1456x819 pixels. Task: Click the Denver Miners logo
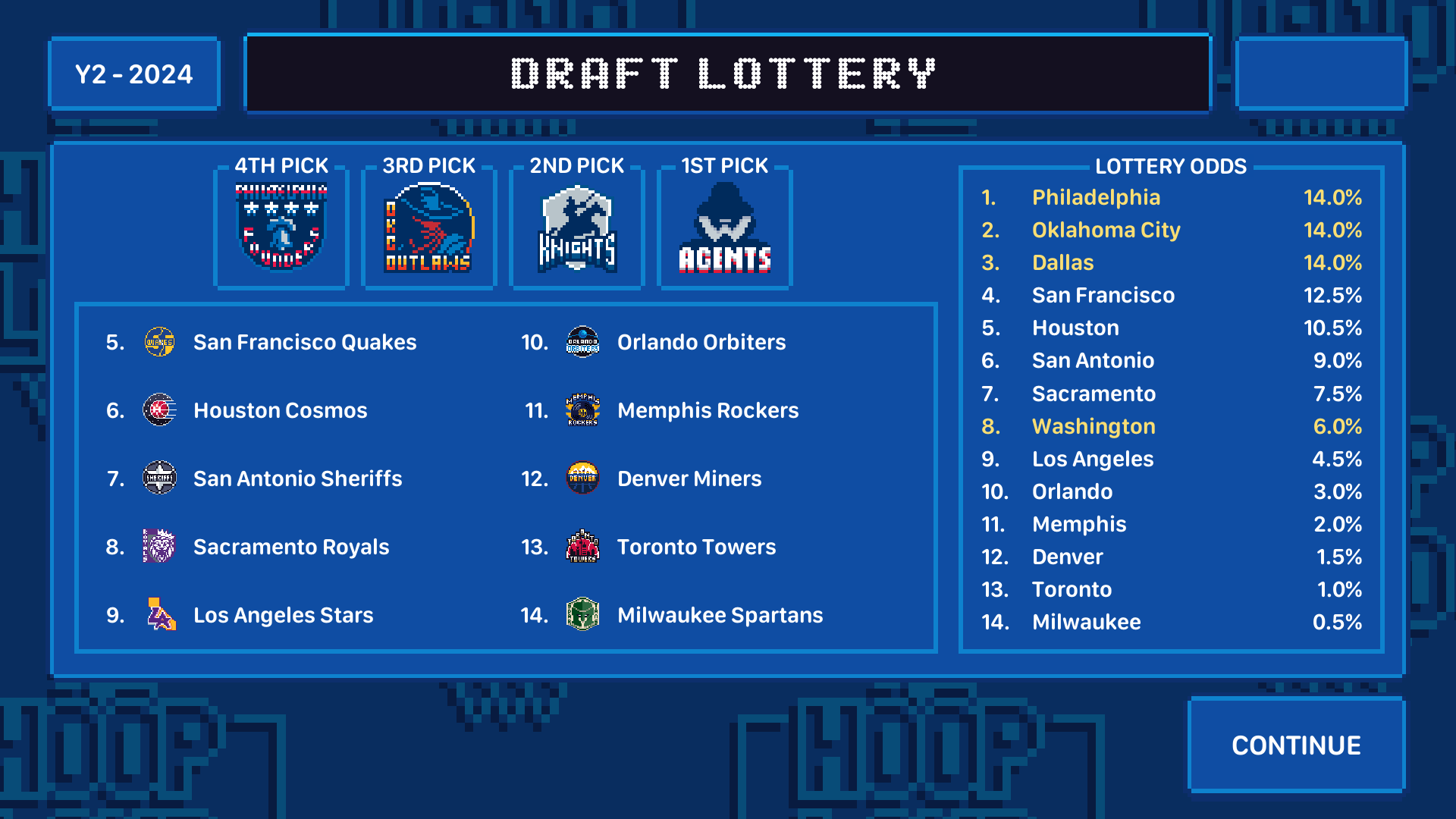point(584,479)
